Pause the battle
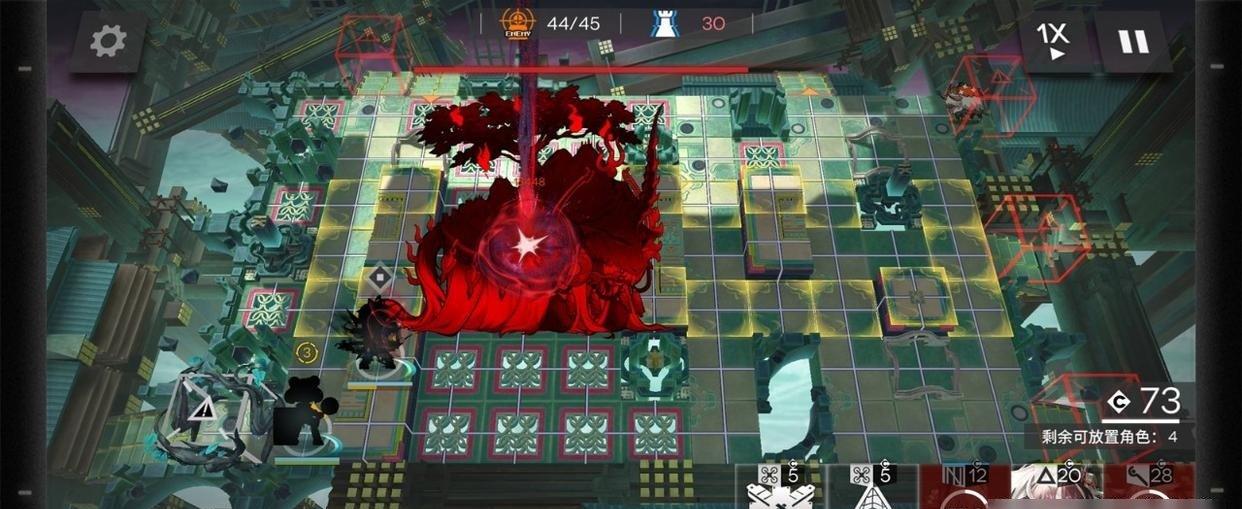This screenshot has height=509, width=1242. (x=1133, y=41)
